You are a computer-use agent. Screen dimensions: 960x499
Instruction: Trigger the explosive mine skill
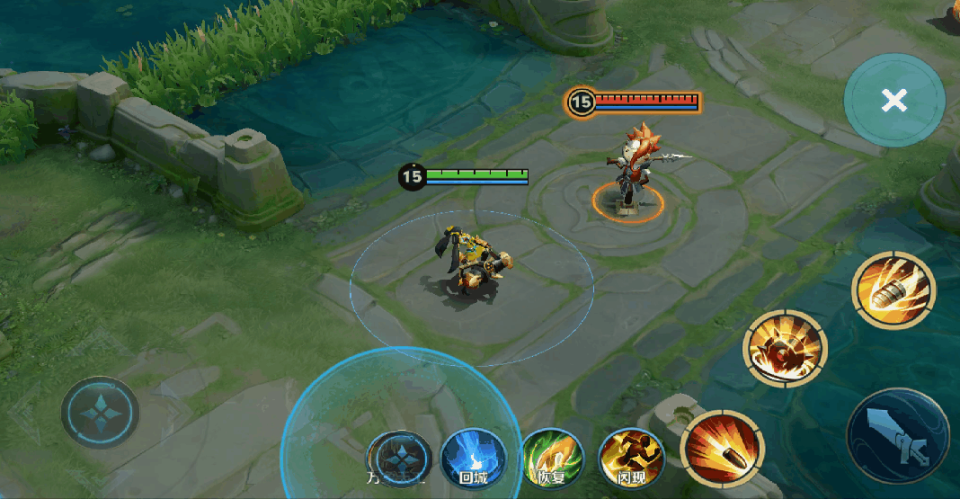pyautogui.click(x=784, y=349)
